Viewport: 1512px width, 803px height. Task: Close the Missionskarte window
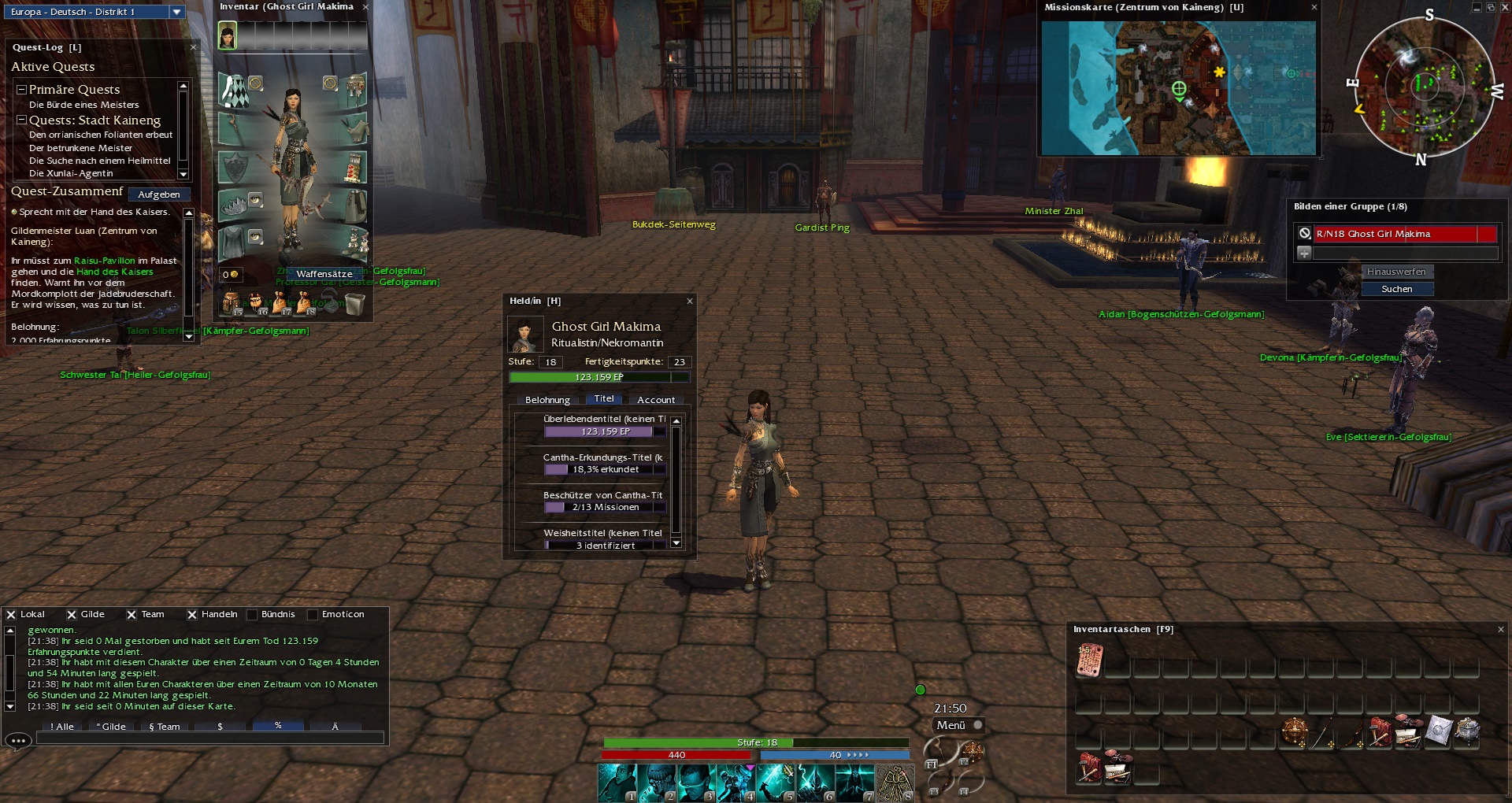click(x=1314, y=7)
